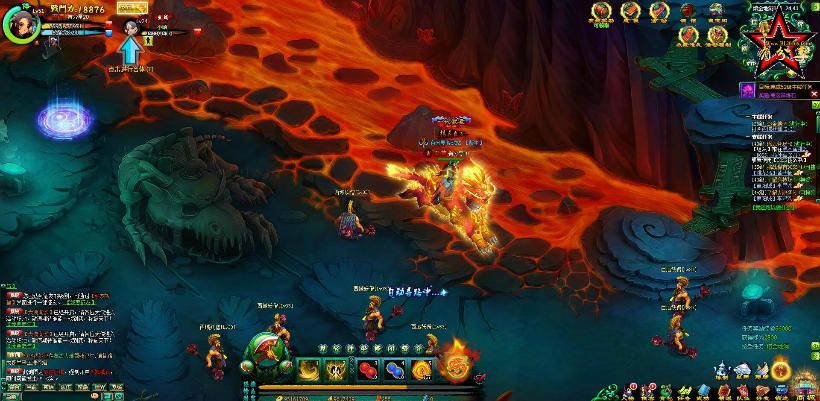Open the first red-gold event icon in top row
This screenshot has height=401, width=820.
pos(601,12)
